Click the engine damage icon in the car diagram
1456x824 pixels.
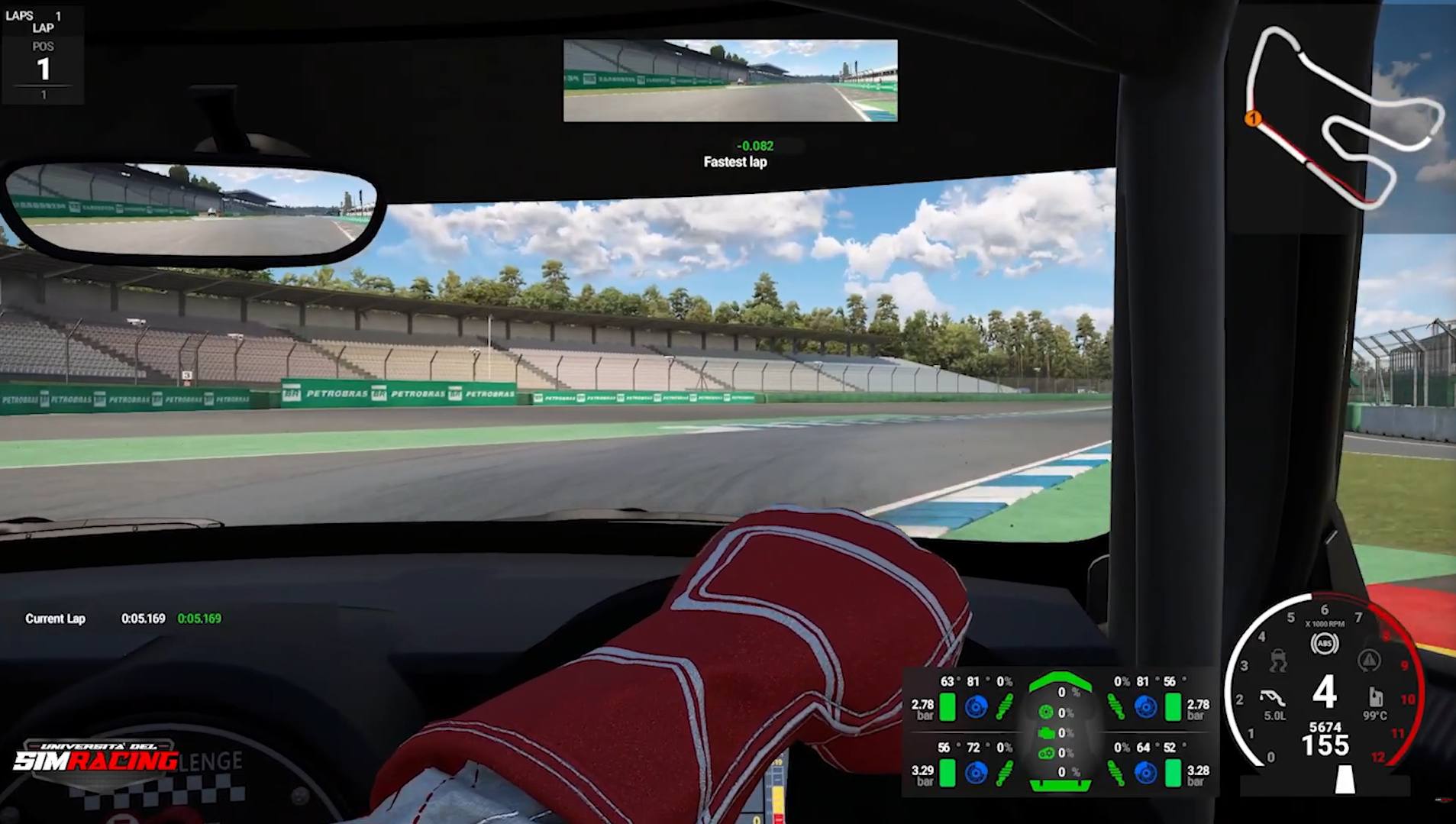pyautogui.click(x=1046, y=732)
